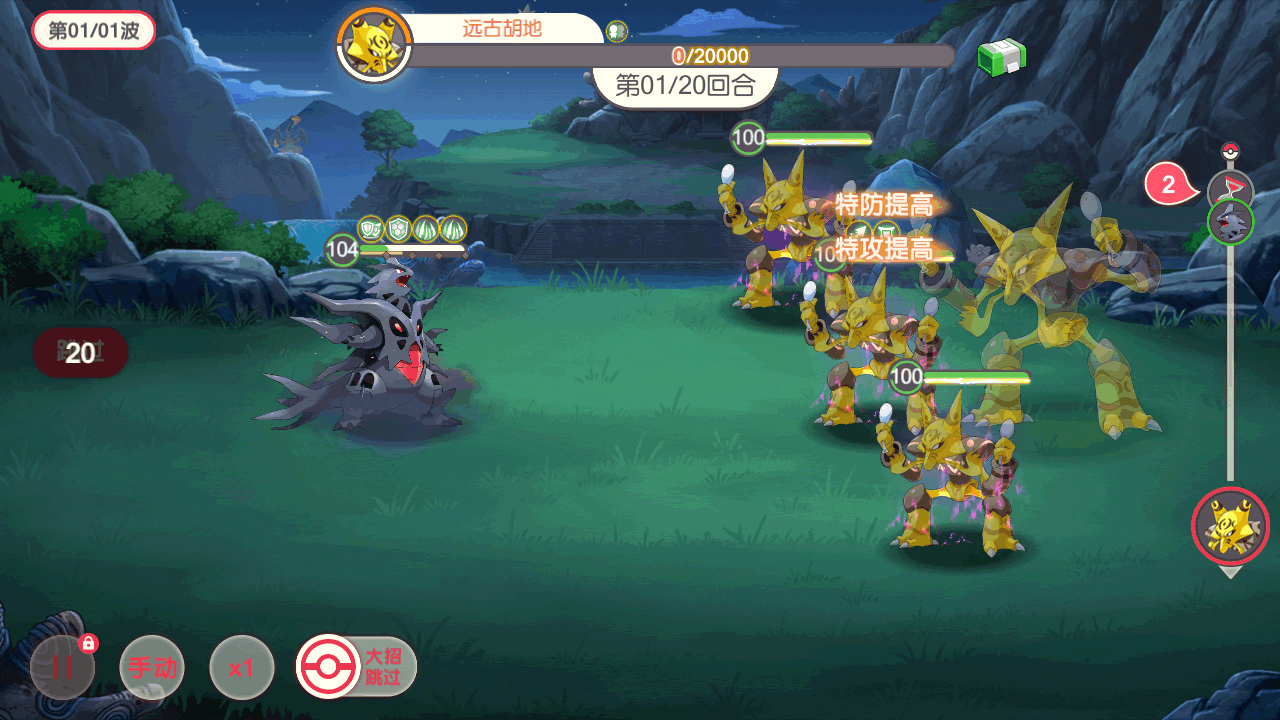The height and width of the screenshot is (720, 1280).
Task: Pause the battle with the locked pause button
Action: pyautogui.click(x=62, y=667)
